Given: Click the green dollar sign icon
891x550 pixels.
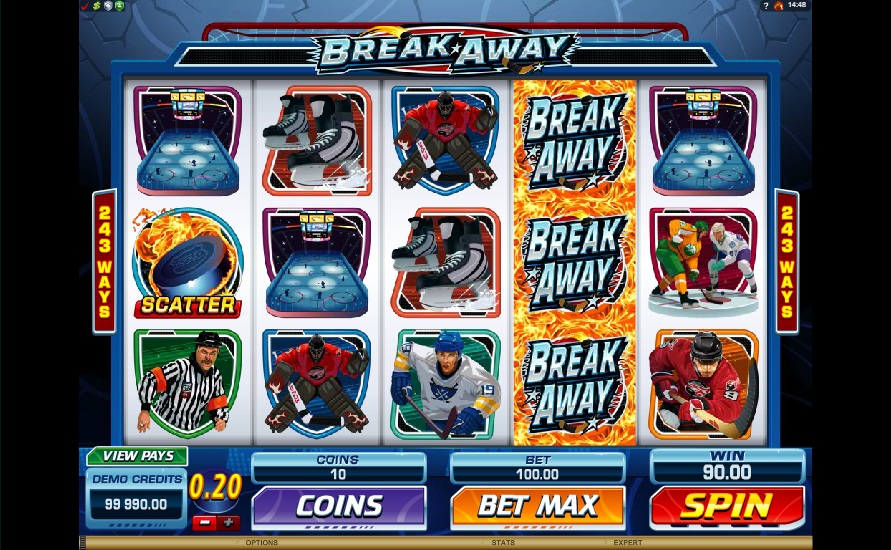Looking at the screenshot, I should click(95, 5).
